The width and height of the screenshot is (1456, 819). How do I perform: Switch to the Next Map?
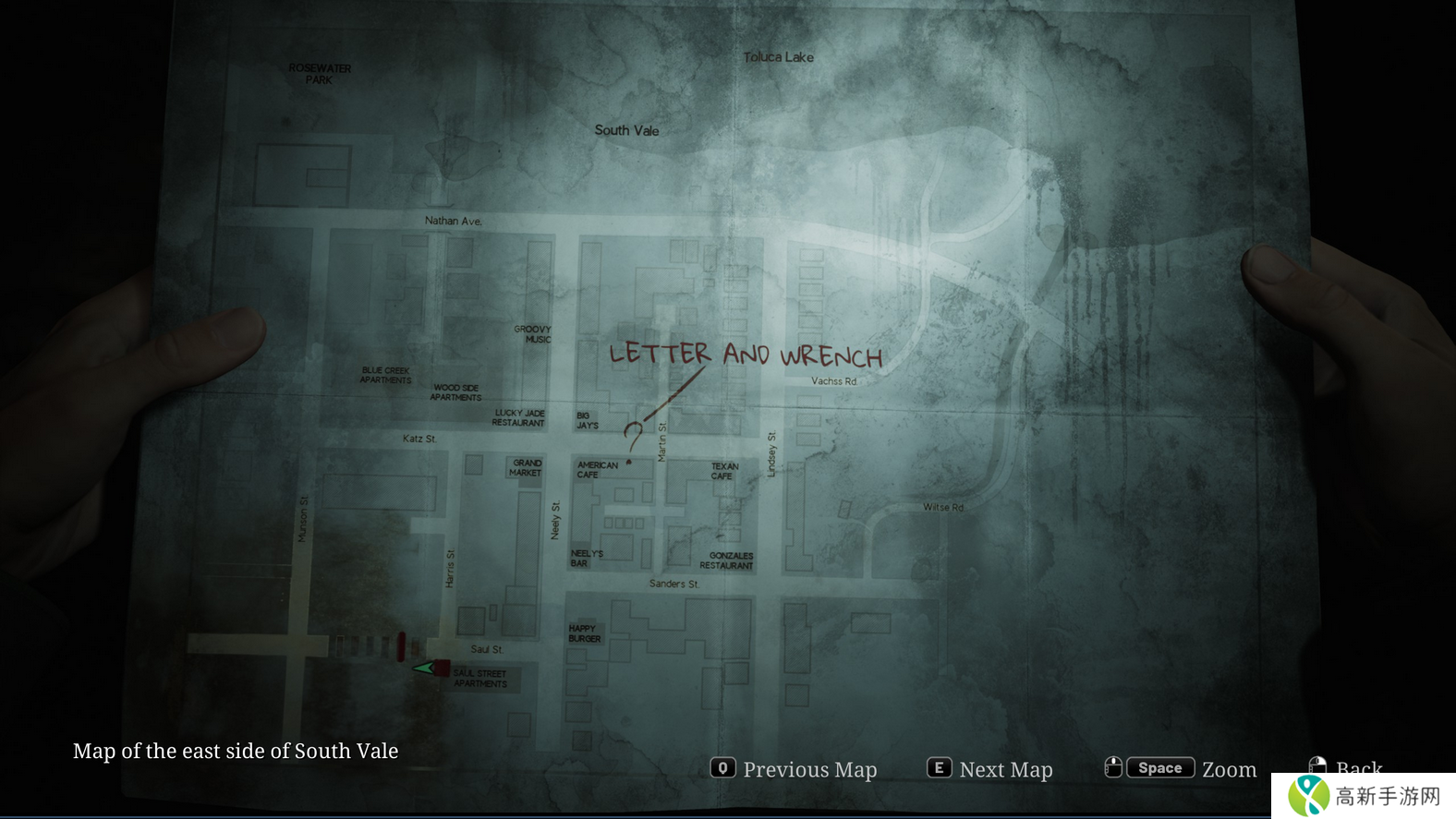[990, 769]
